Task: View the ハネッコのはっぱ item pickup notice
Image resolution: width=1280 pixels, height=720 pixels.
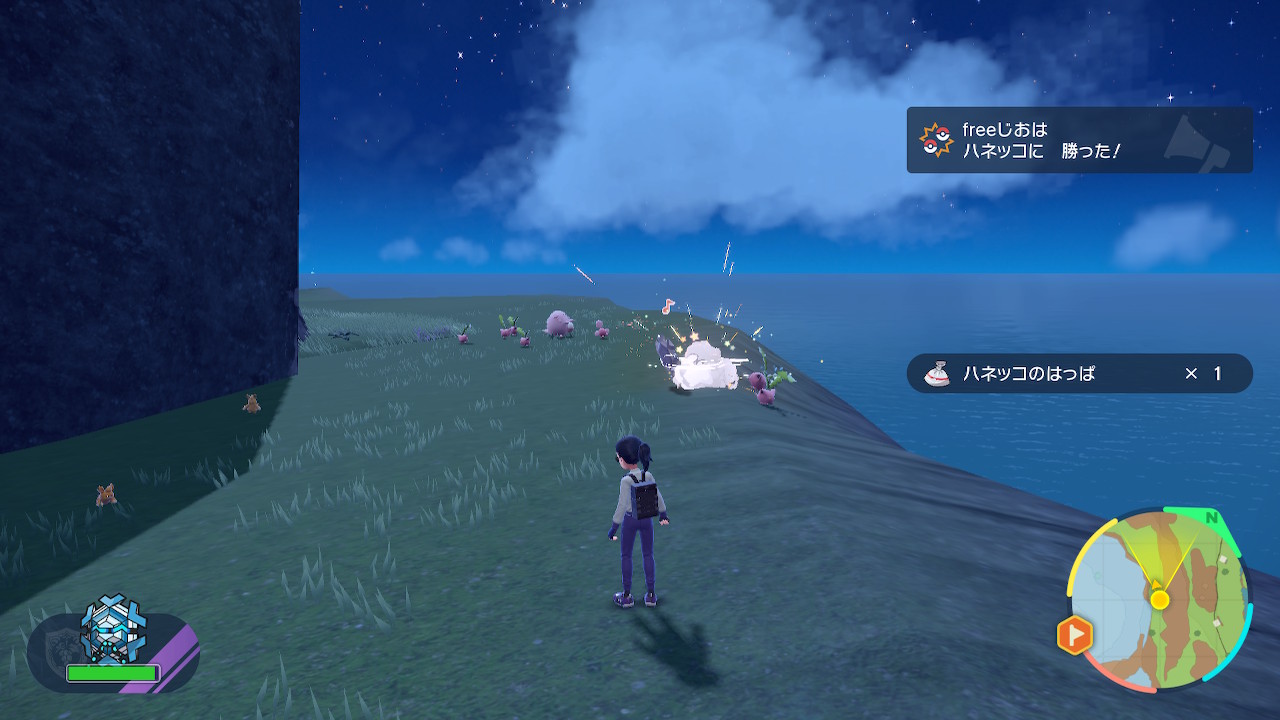Action: click(1079, 373)
